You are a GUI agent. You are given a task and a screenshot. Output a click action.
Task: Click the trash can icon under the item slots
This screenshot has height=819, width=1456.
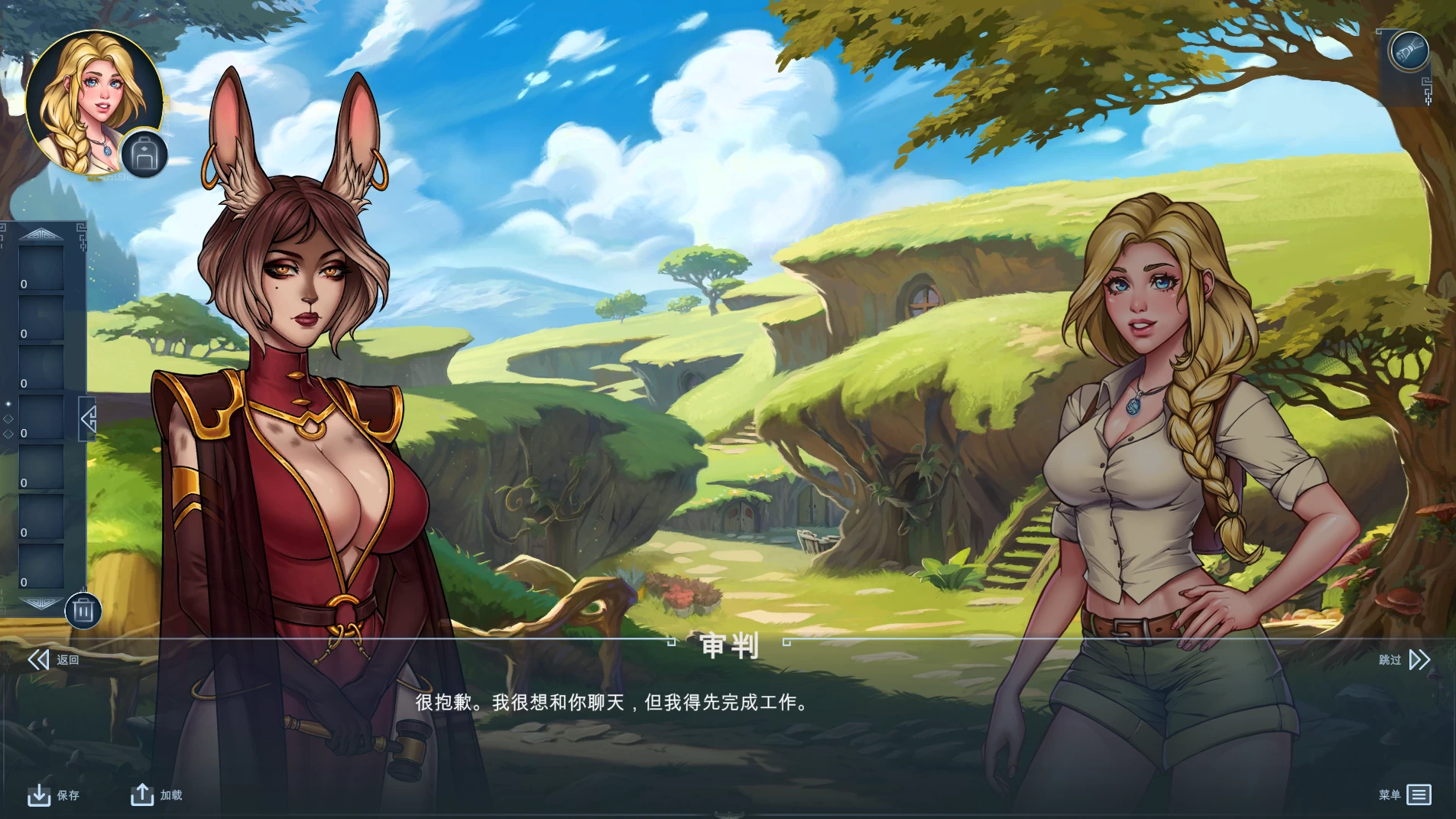click(84, 610)
